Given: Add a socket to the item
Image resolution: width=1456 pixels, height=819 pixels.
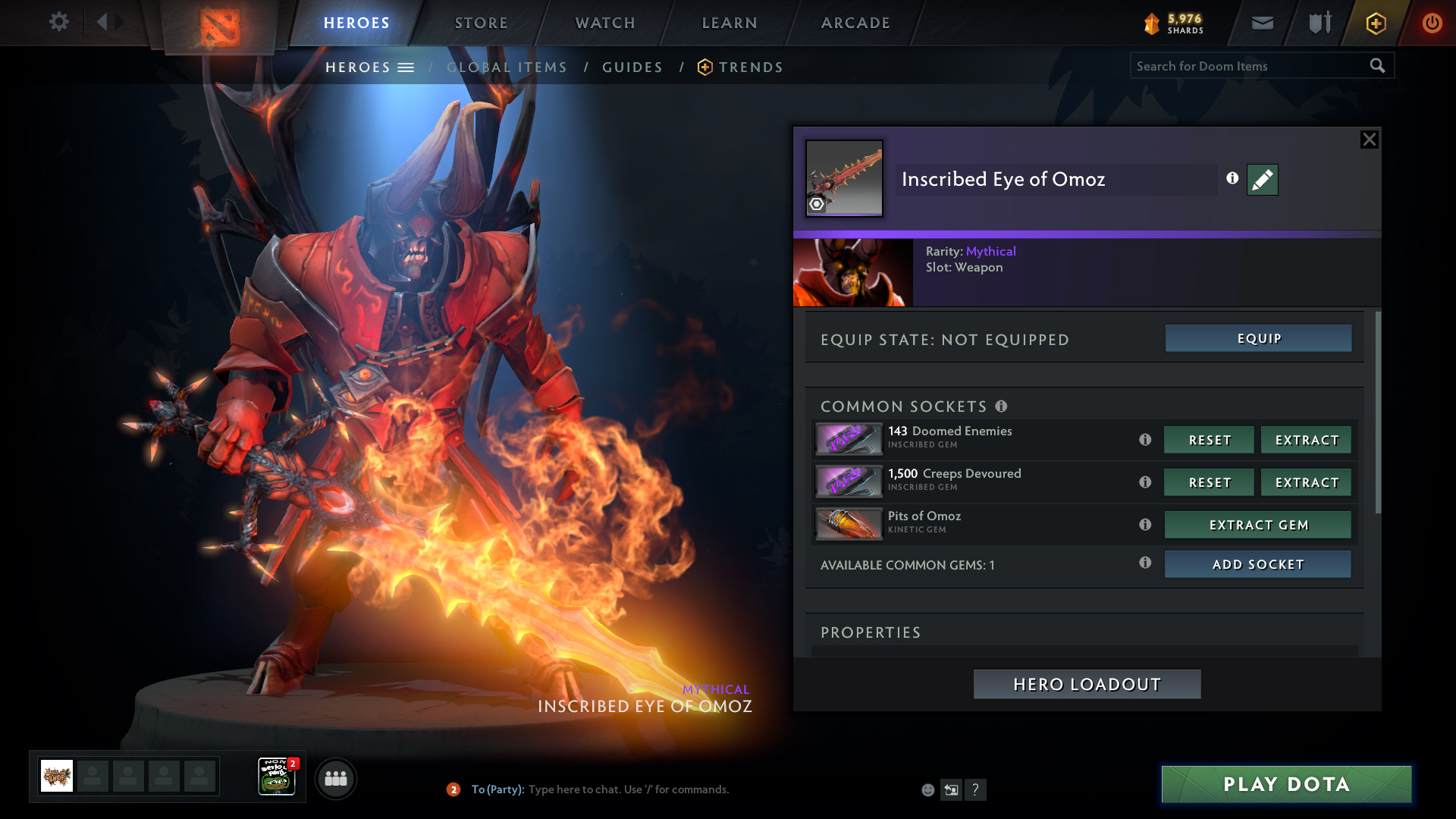Looking at the screenshot, I should pos(1257,564).
